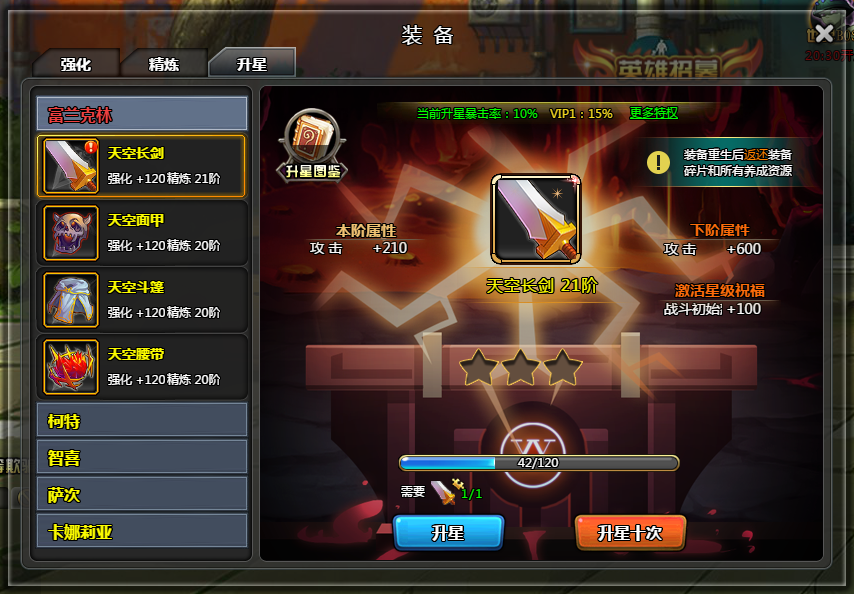Select the 天空长剑 equipment row
Viewport: 854px width, 594px height.
point(141,166)
